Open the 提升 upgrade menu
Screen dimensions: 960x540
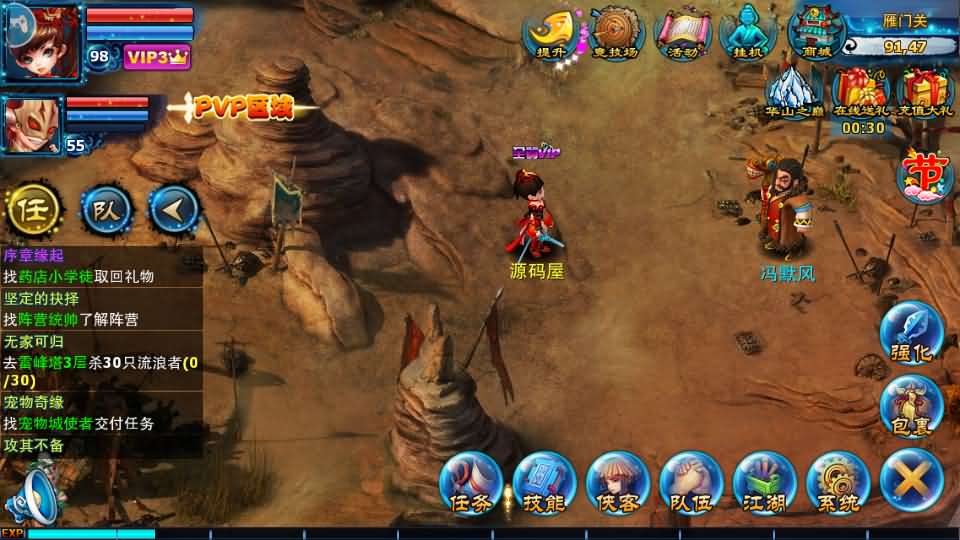point(551,32)
